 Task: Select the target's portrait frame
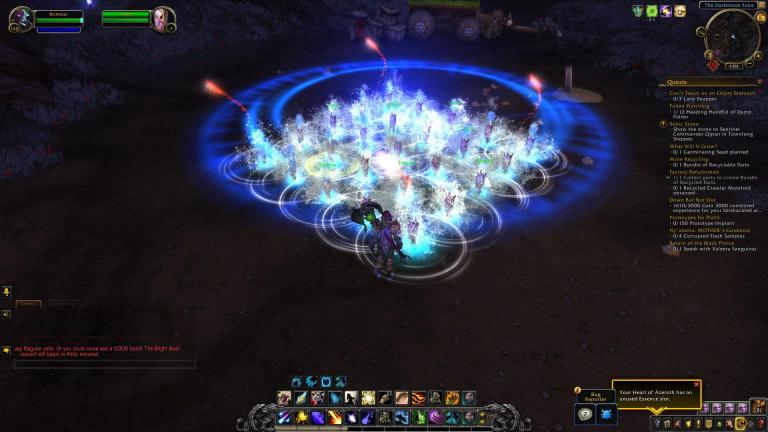tap(163, 19)
